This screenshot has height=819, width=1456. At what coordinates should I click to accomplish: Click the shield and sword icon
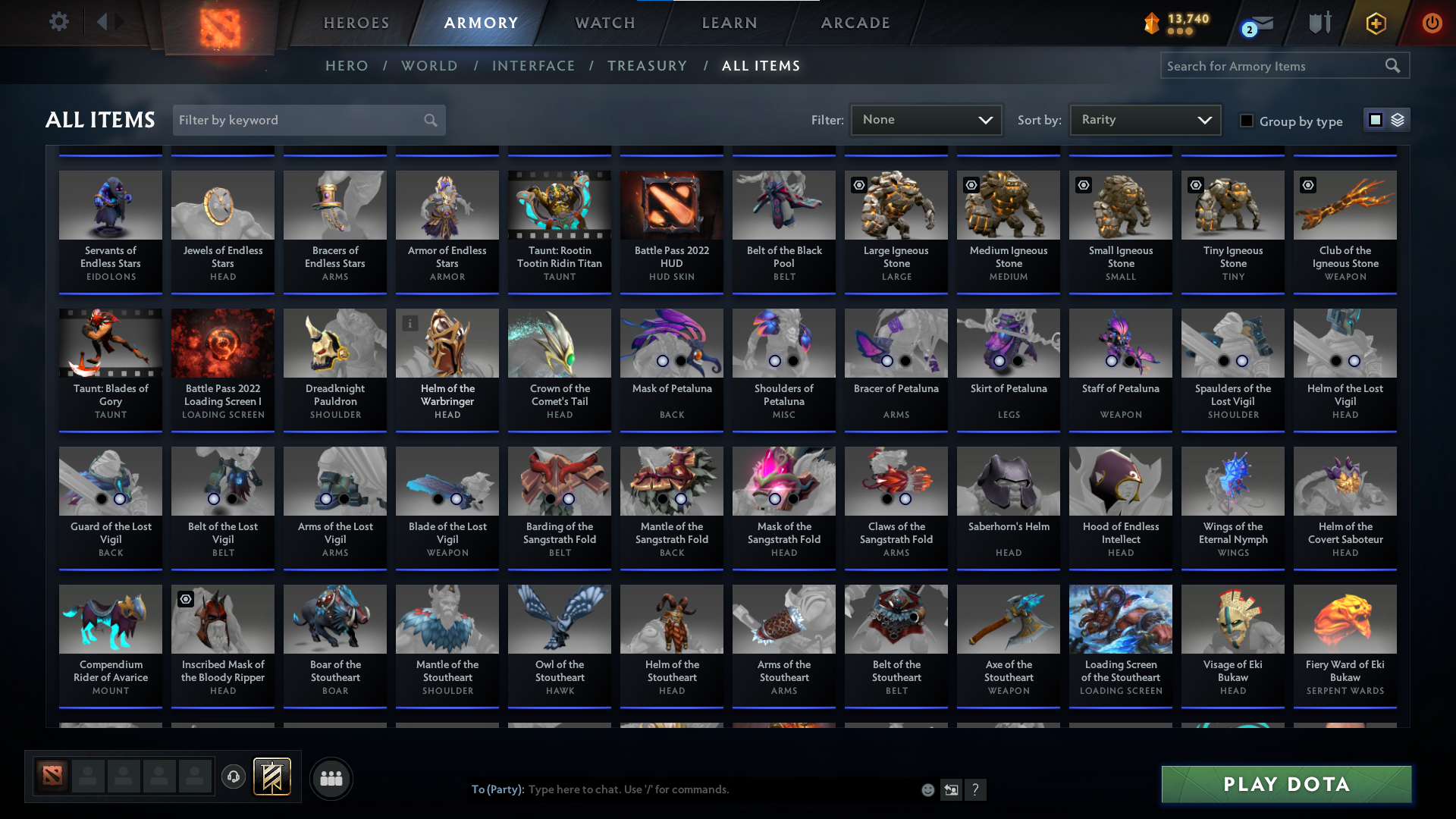[1319, 23]
